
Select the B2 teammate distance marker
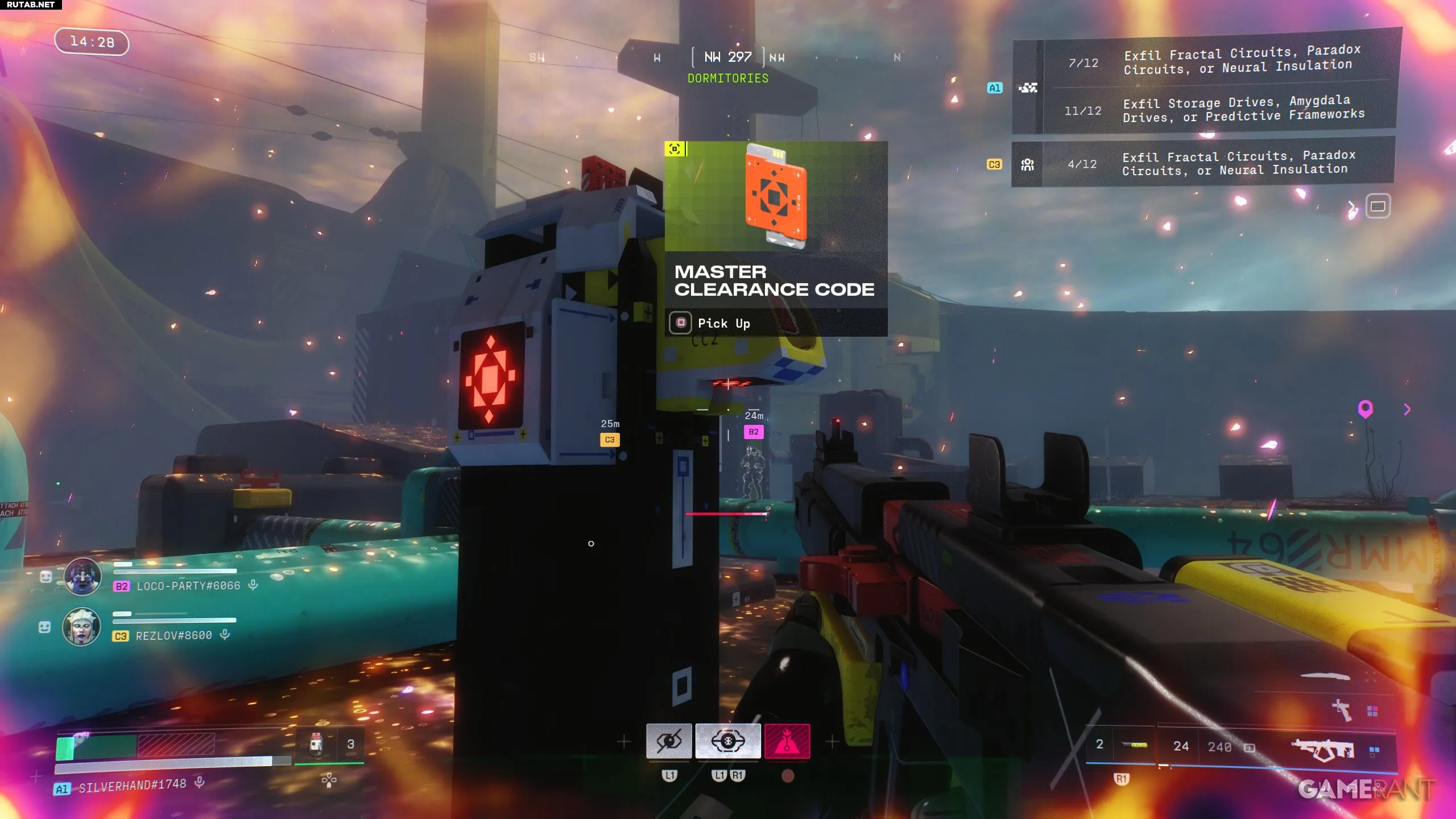click(754, 432)
